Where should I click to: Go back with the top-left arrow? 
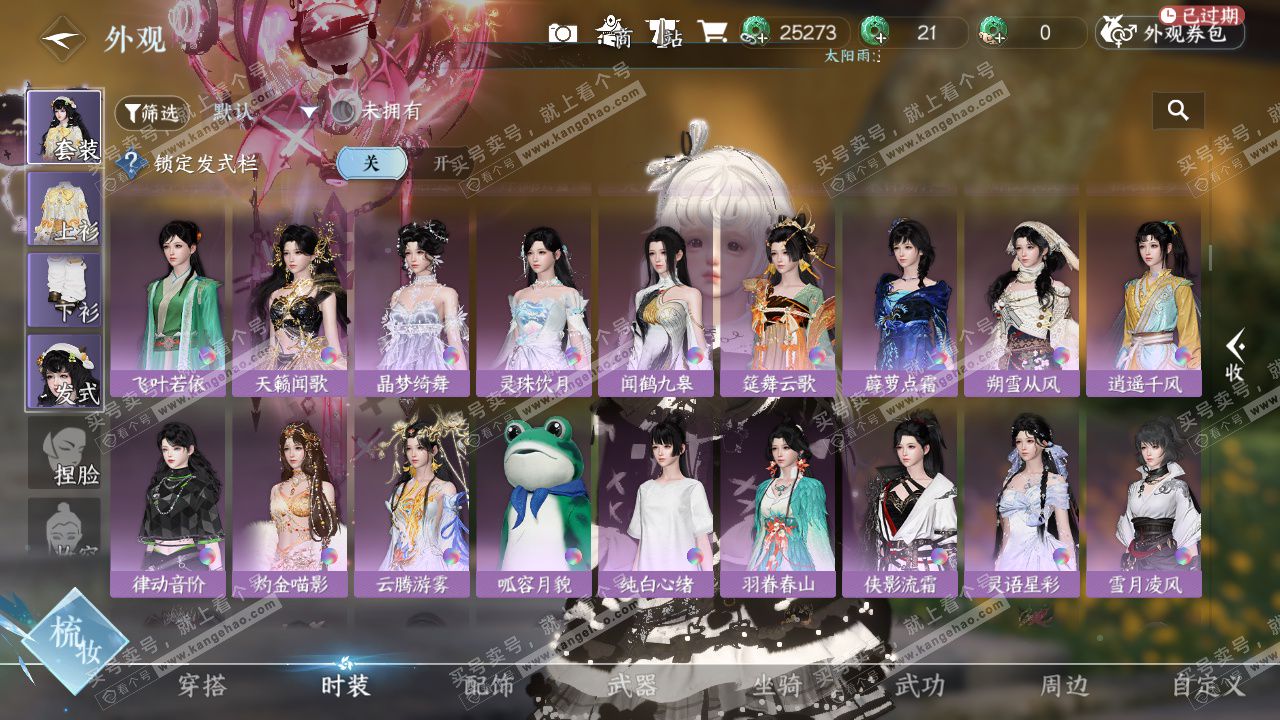click(x=62, y=39)
